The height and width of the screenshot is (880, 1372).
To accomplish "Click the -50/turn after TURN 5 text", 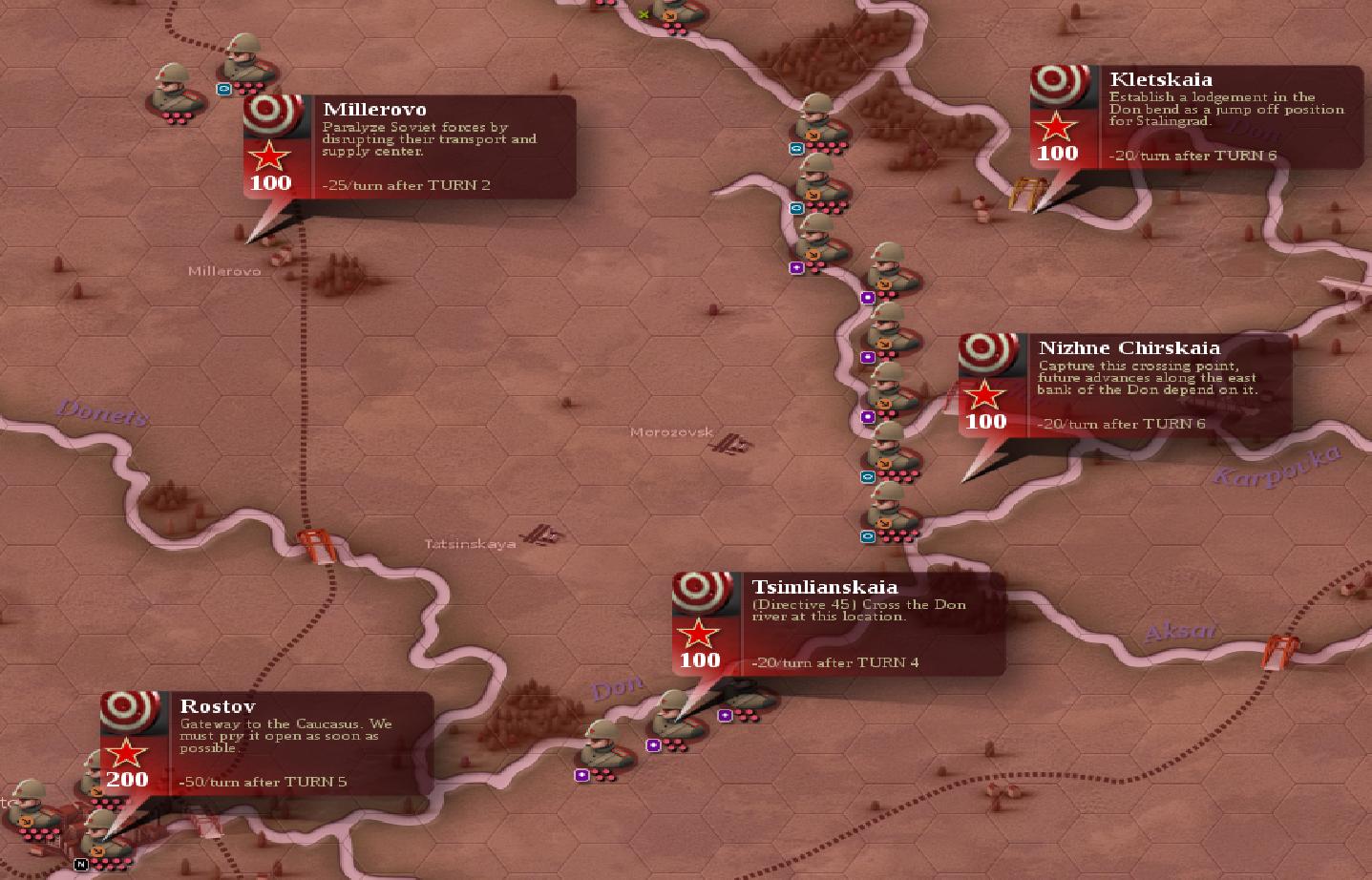I will point(264,781).
